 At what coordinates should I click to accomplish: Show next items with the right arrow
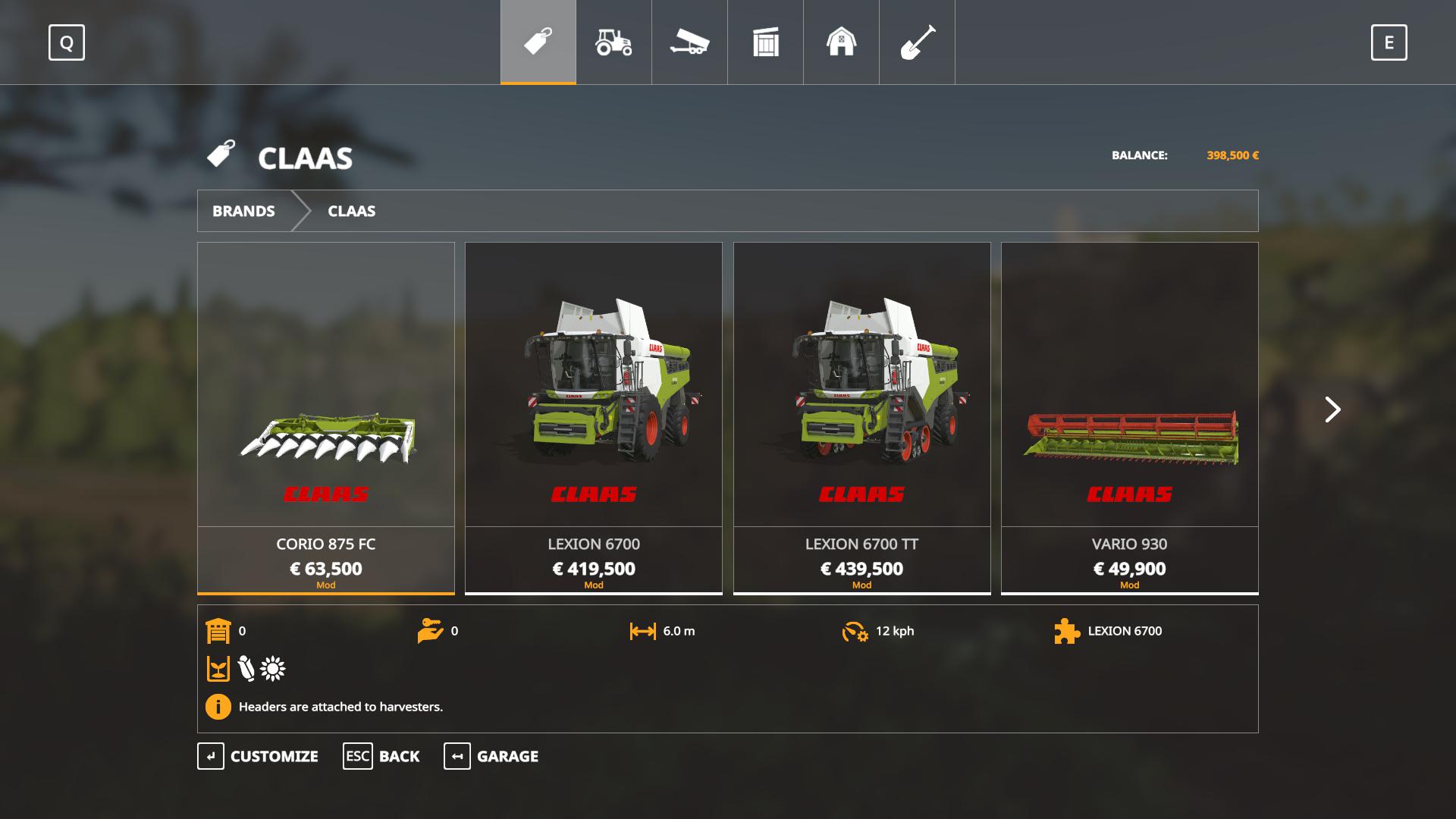[x=1332, y=409]
